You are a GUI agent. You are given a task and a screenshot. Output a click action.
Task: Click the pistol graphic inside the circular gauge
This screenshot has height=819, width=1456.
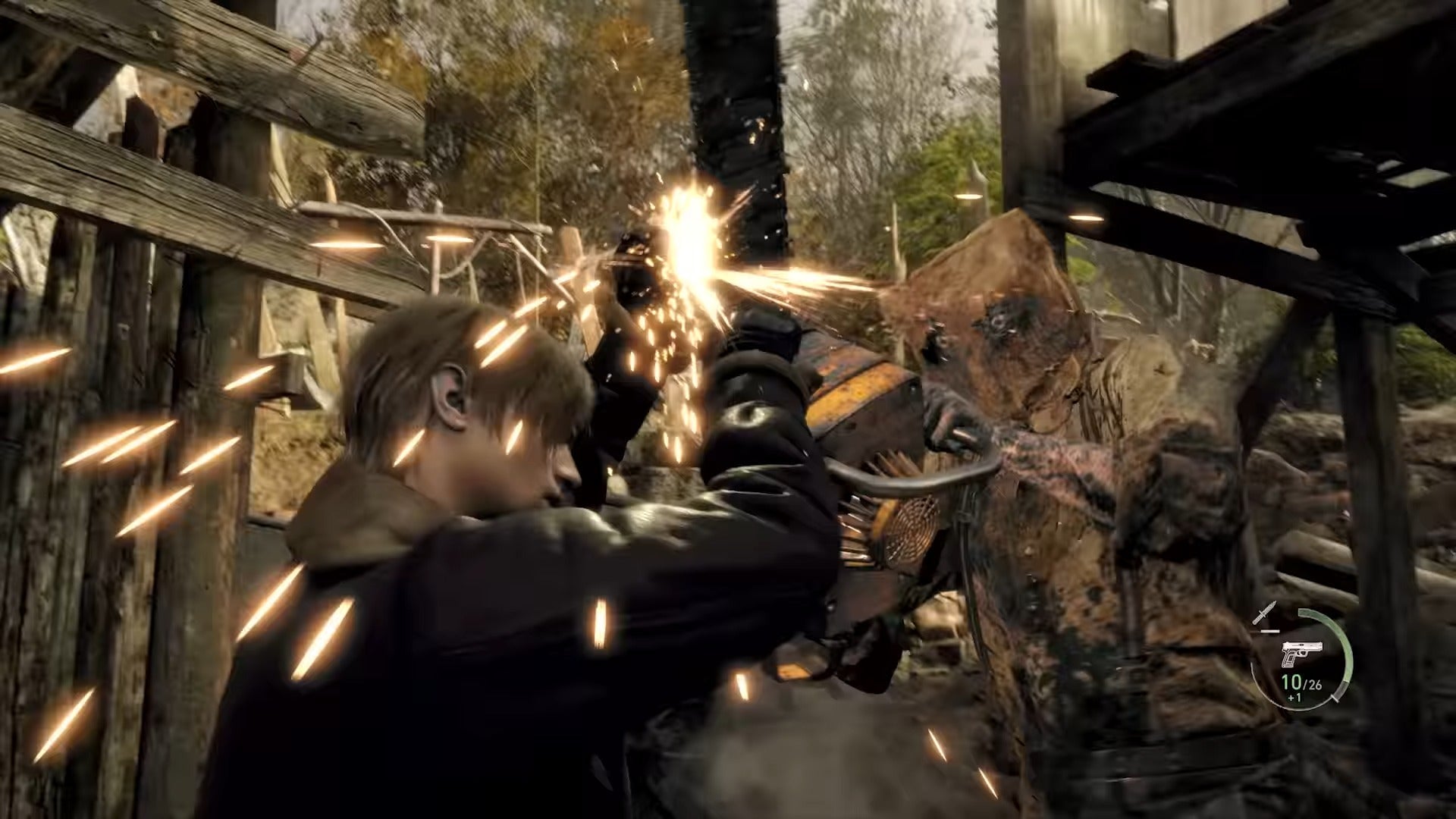1302,652
